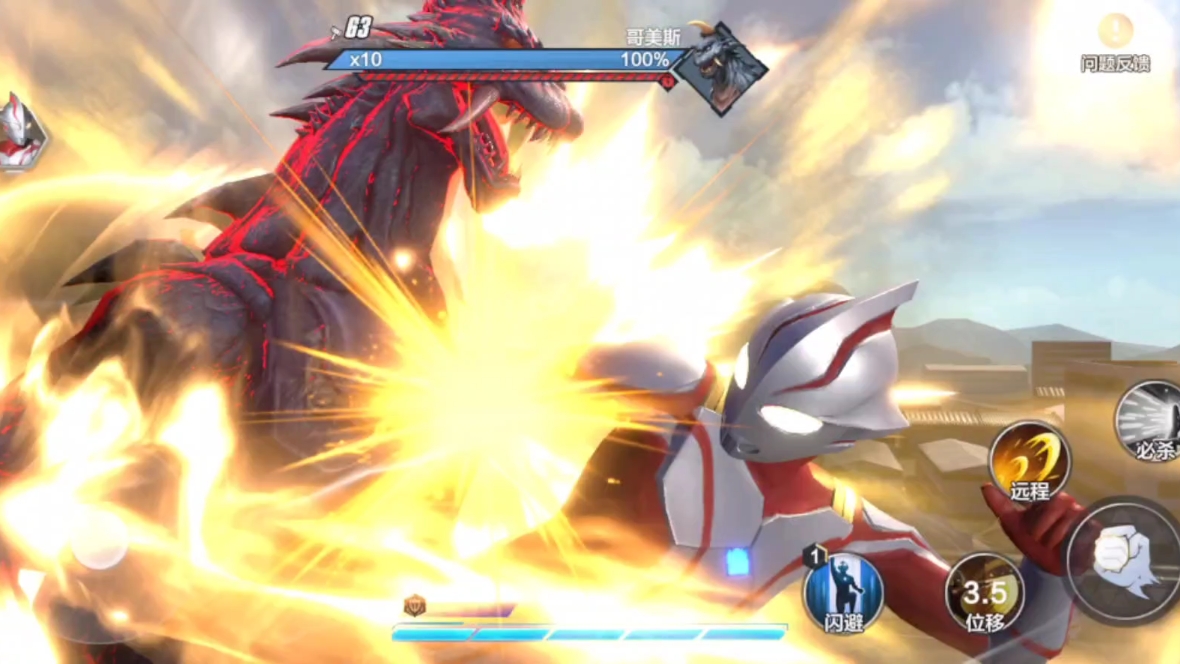Trigger the 闪避 dodge skill
This screenshot has width=1180, height=664.
point(843,593)
